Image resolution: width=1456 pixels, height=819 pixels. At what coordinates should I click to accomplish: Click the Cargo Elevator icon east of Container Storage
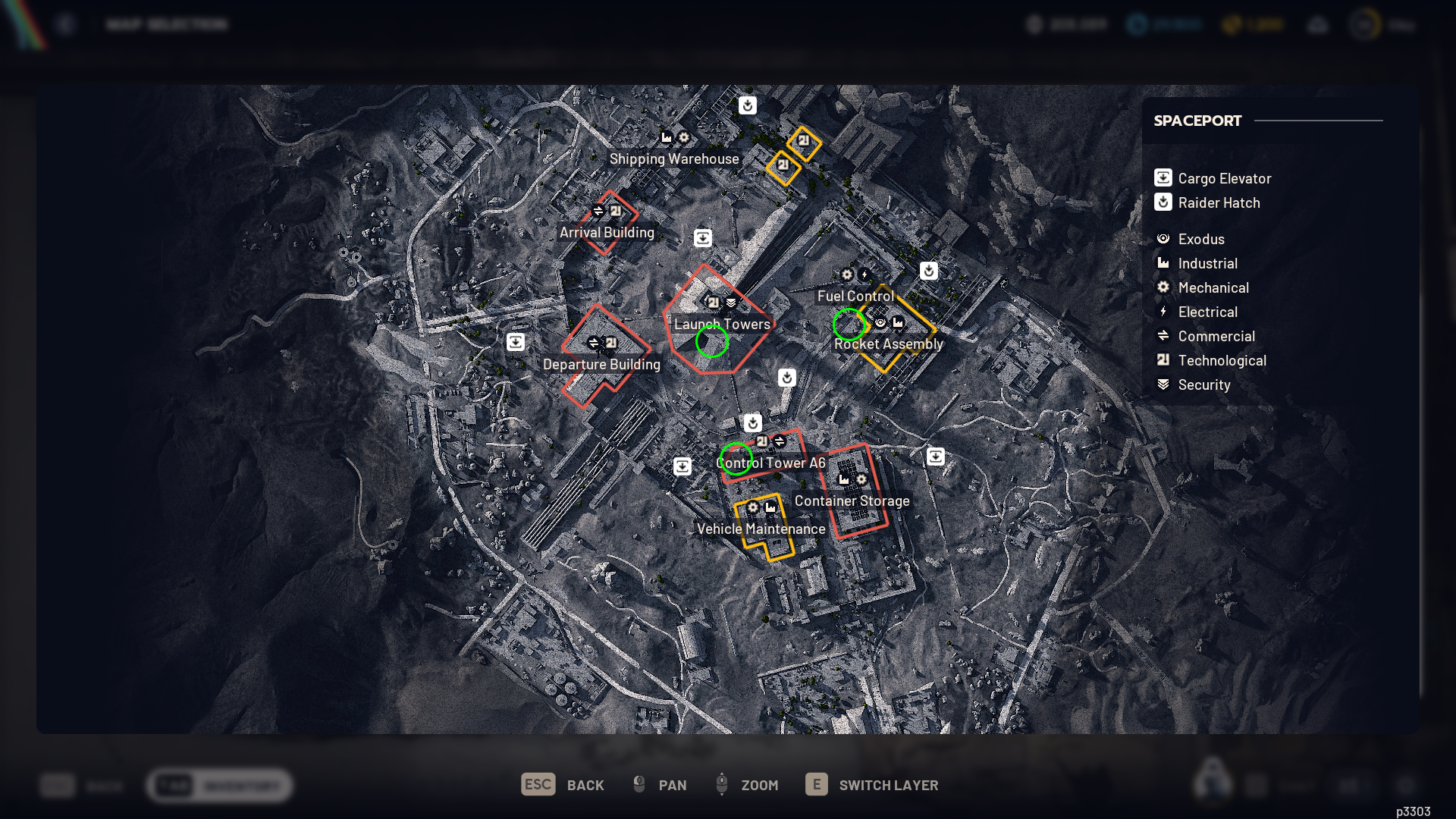click(935, 457)
